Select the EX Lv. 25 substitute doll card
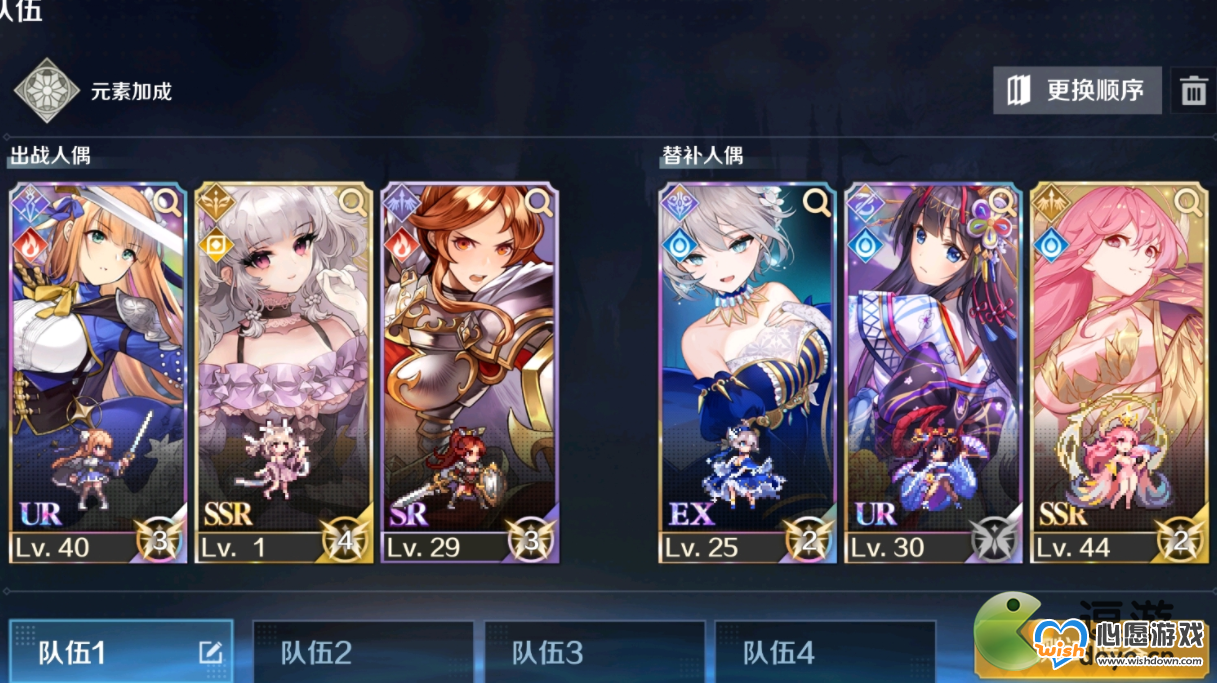The width and height of the screenshot is (1217, 683). coord(747,370)
